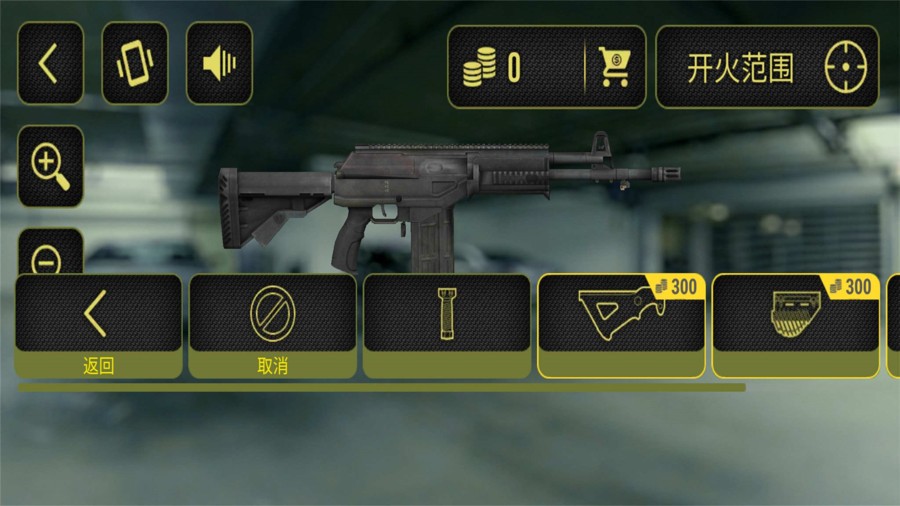Go back using the top-left arrow button

point(50,64)
